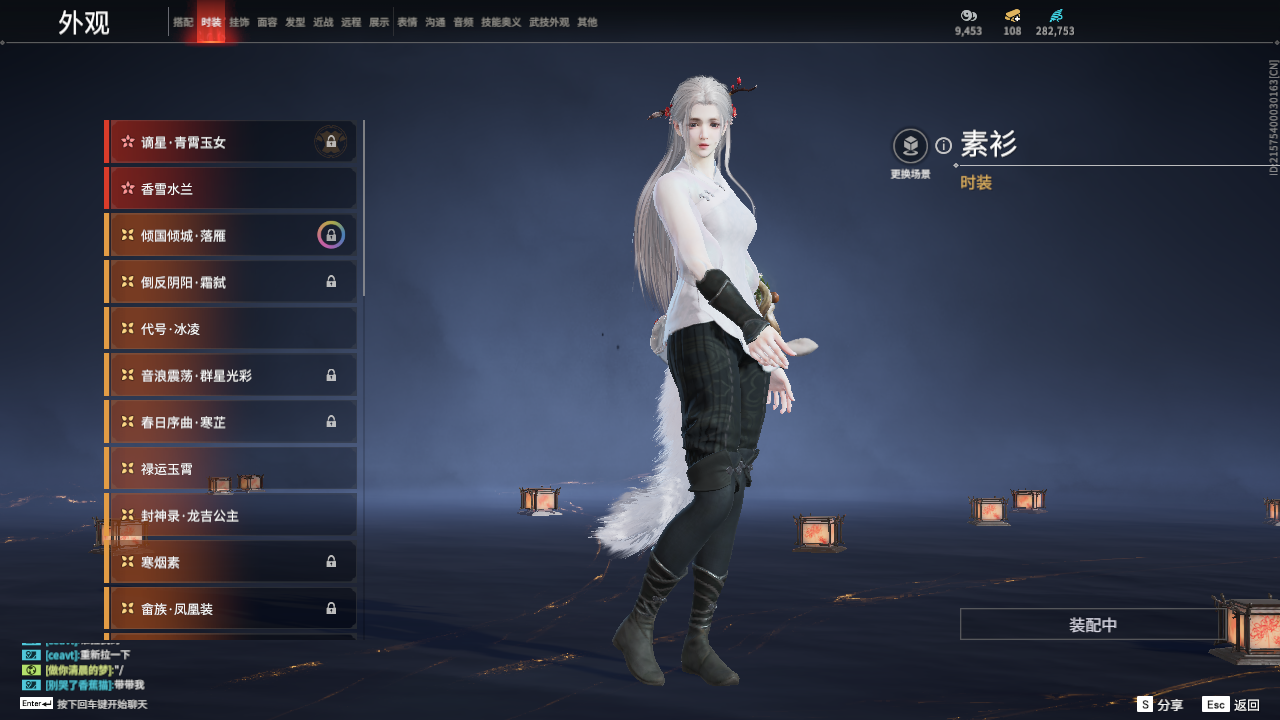
Task: Select the 发型 hairstyle tab
Action: [295, 22]
